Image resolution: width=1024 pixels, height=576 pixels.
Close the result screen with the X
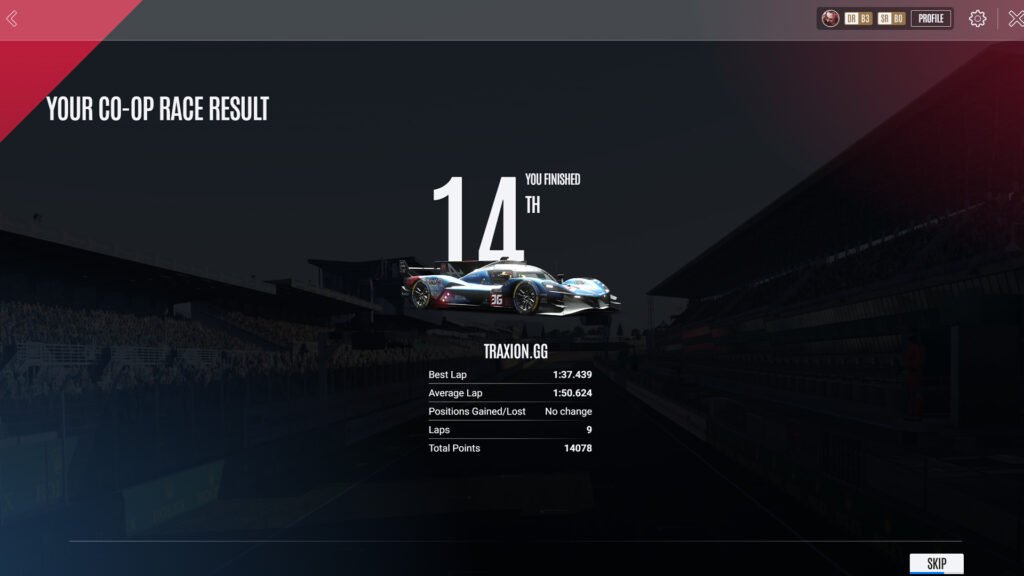1015,18
